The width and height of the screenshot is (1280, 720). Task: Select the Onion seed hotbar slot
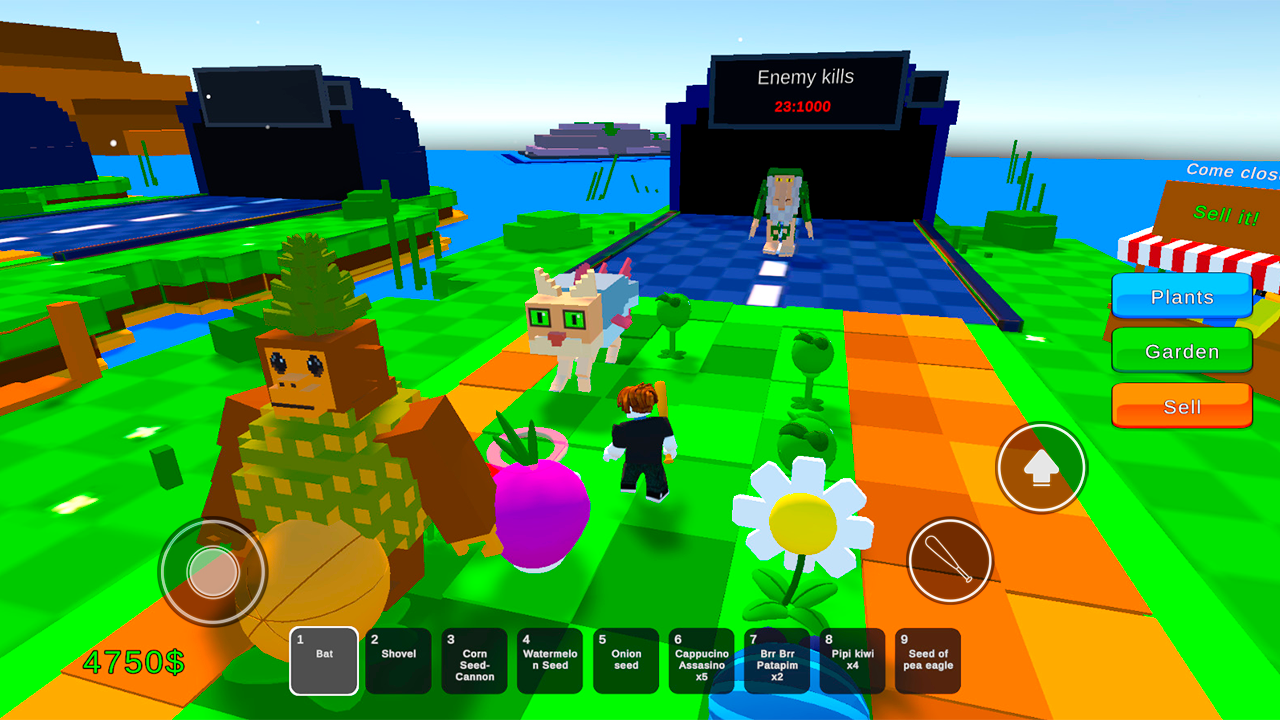point(625,660)
